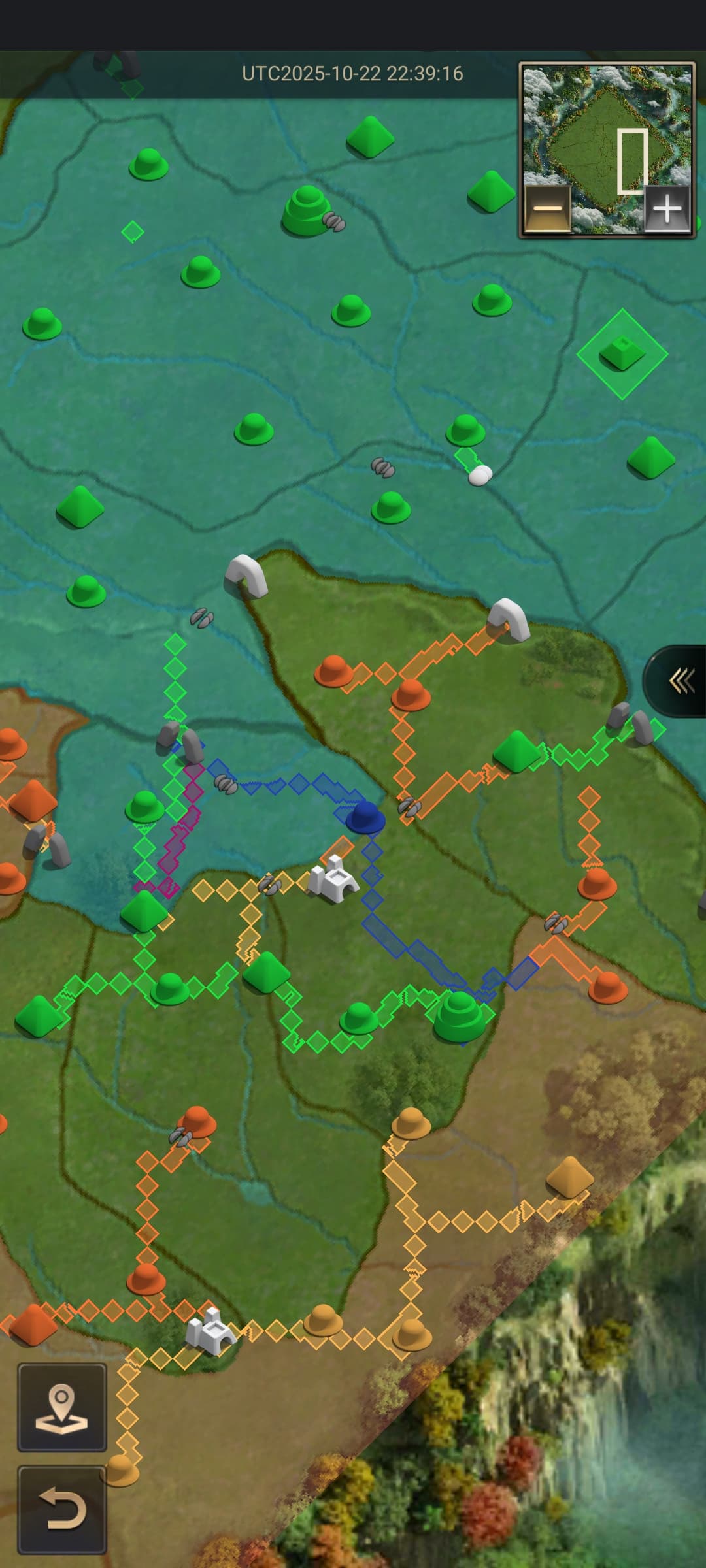Select the highlighted green building marker
This screenshot has width=706, height=1568.
(x=622, y=353)
